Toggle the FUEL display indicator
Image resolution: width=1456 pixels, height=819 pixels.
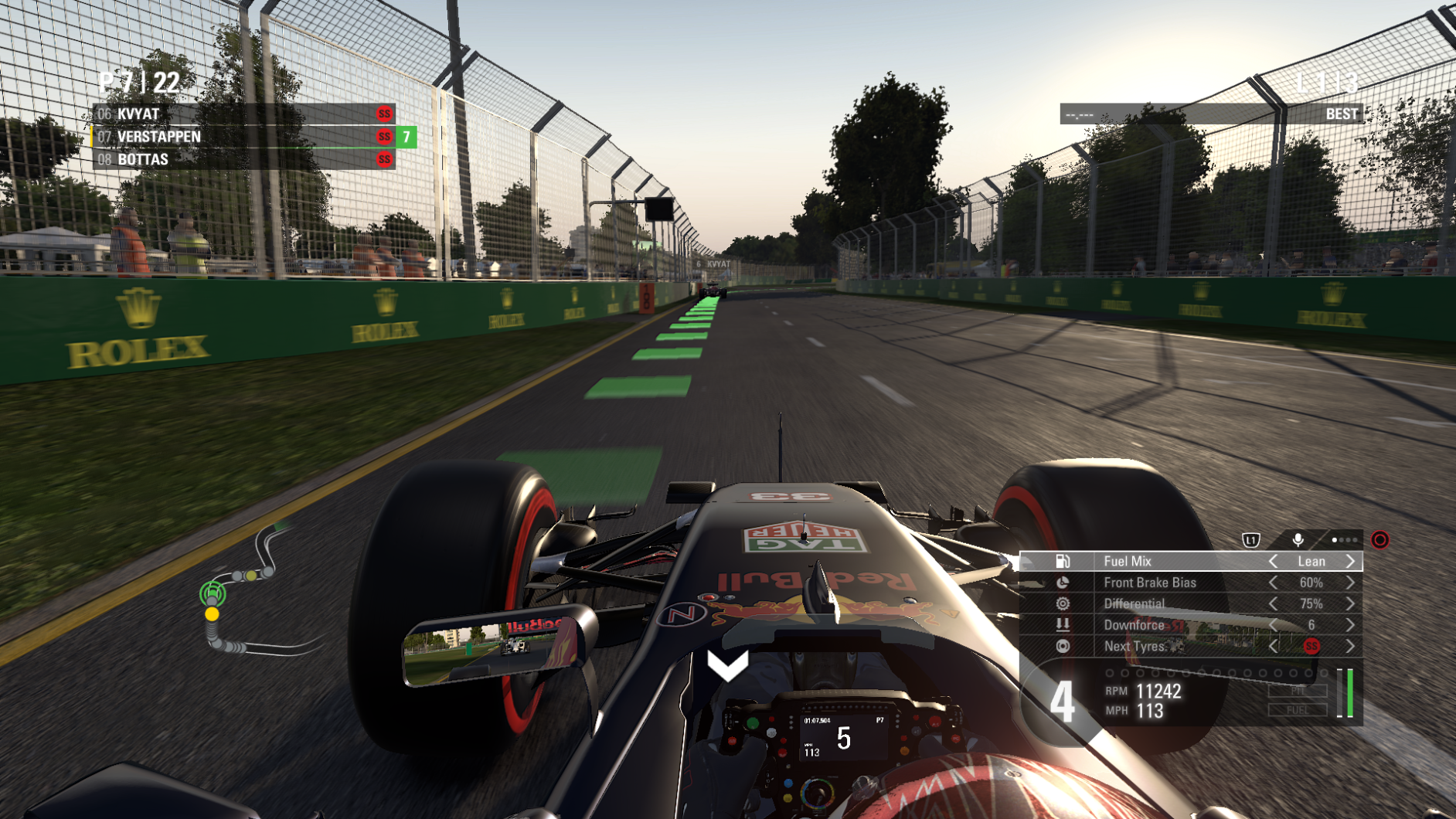(1297, 711)
